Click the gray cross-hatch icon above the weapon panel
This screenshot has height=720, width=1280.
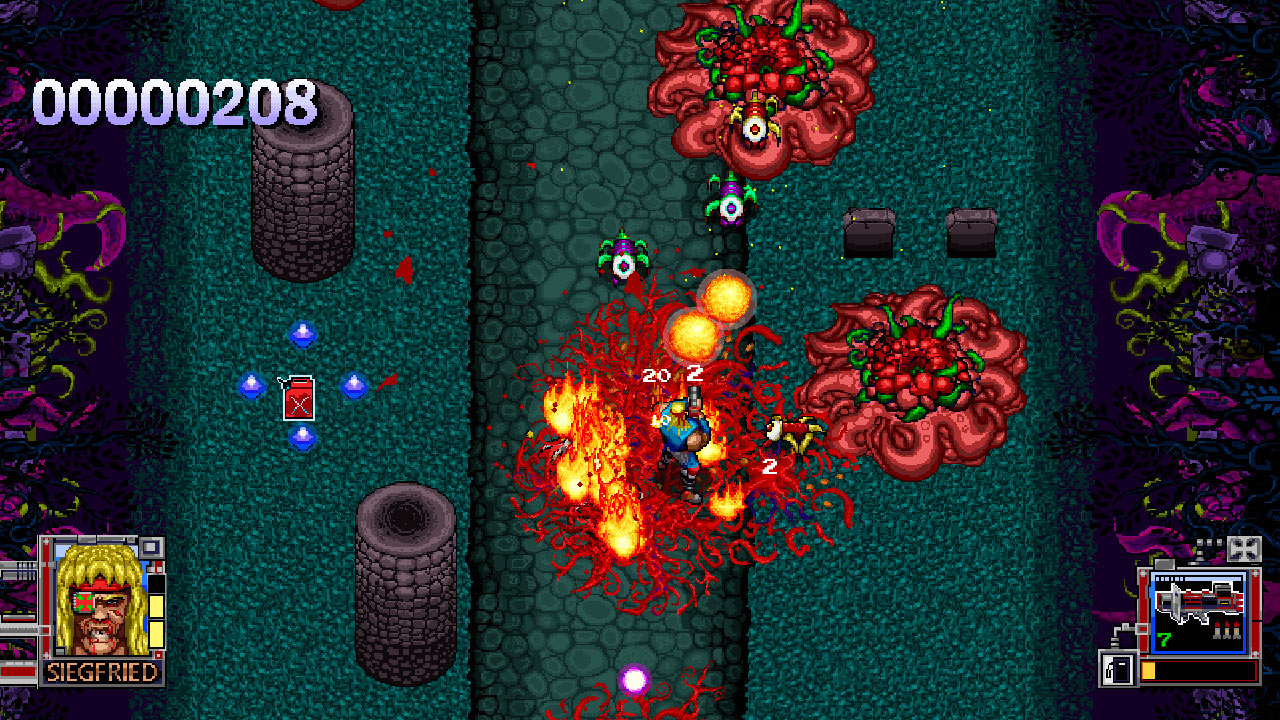1245,550
